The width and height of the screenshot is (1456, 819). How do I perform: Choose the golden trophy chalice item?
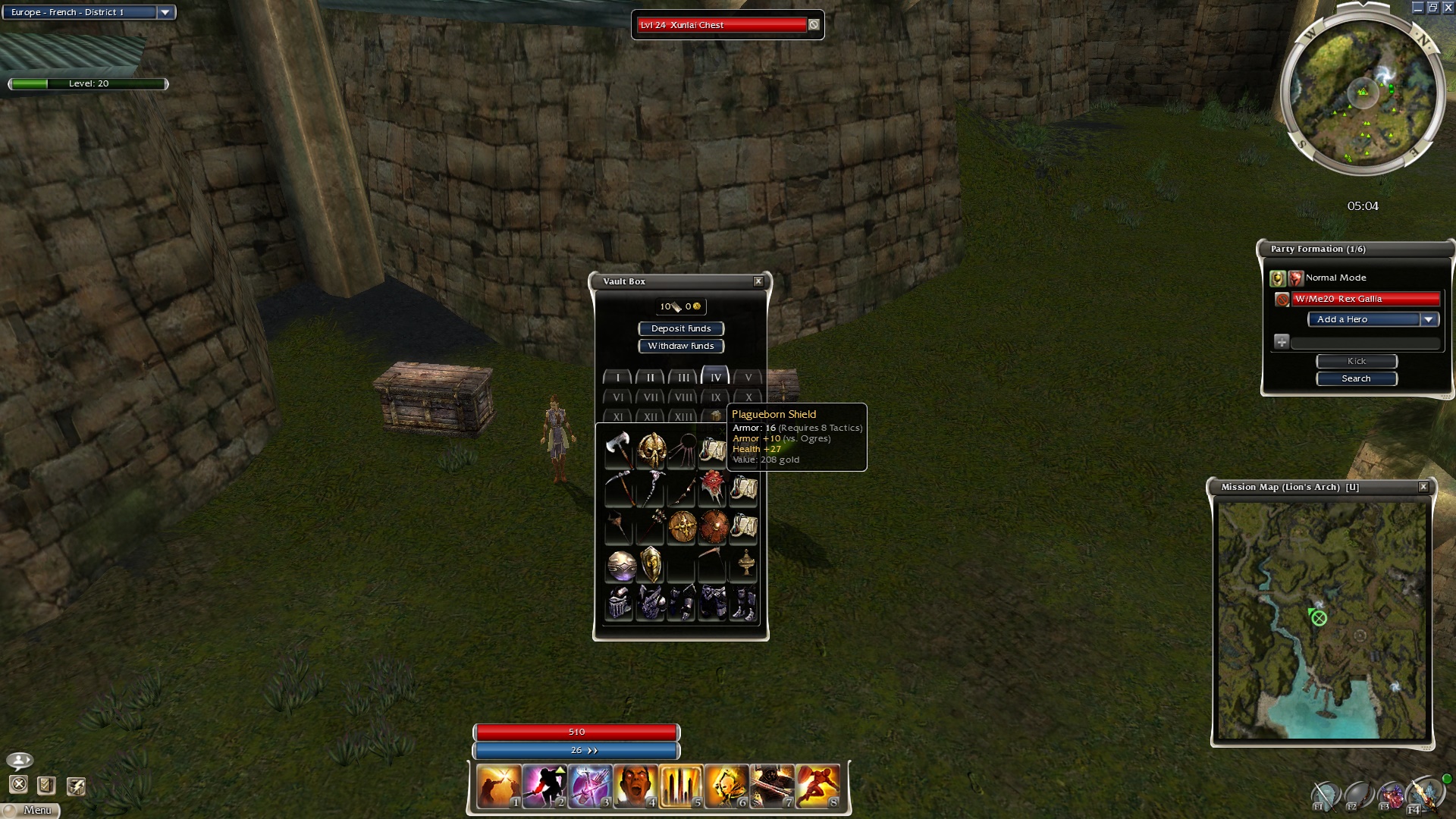(746, 563)
